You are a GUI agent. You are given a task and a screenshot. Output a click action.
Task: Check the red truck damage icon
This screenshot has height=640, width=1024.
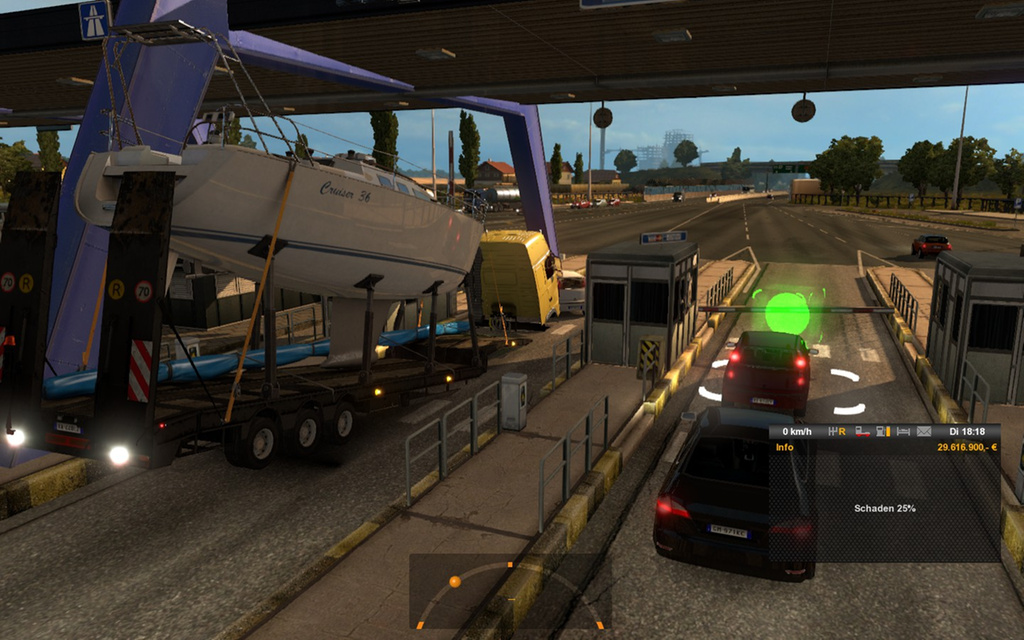click(862, 431)
